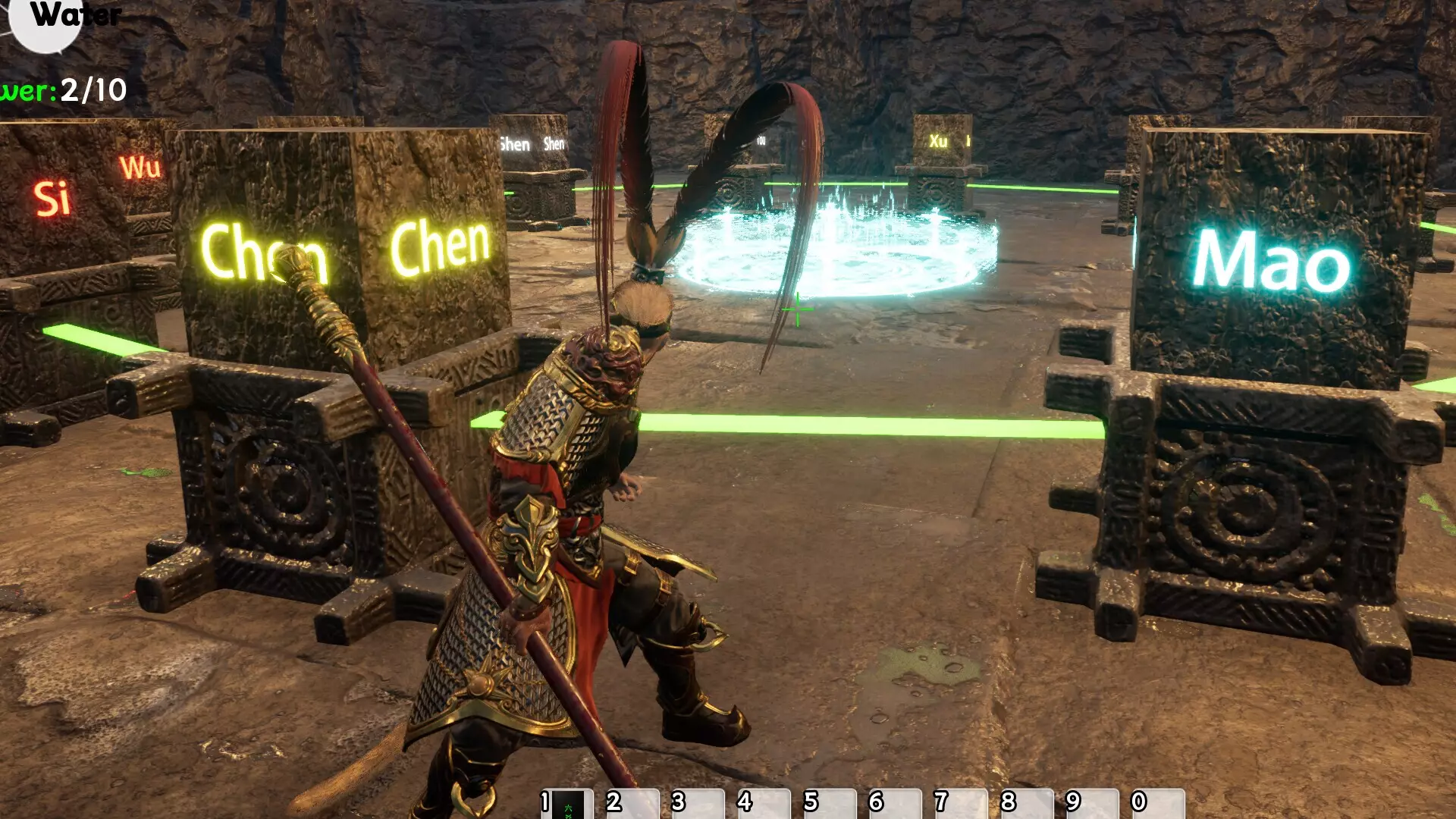Select hotbar slot number 0
This screenshot has height=819, width=1456.
pyautogui.click(x=1159, y=804)
